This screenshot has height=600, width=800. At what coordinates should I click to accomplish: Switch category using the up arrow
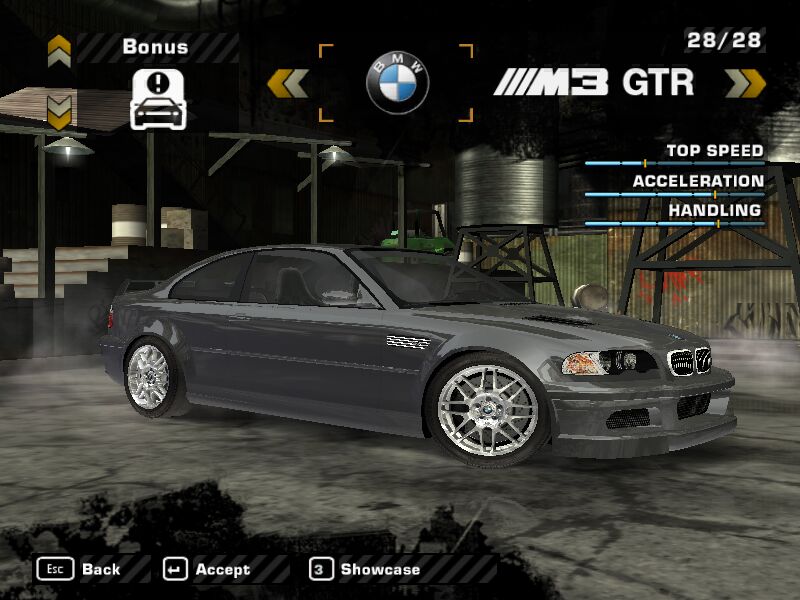tap(59, 49)
